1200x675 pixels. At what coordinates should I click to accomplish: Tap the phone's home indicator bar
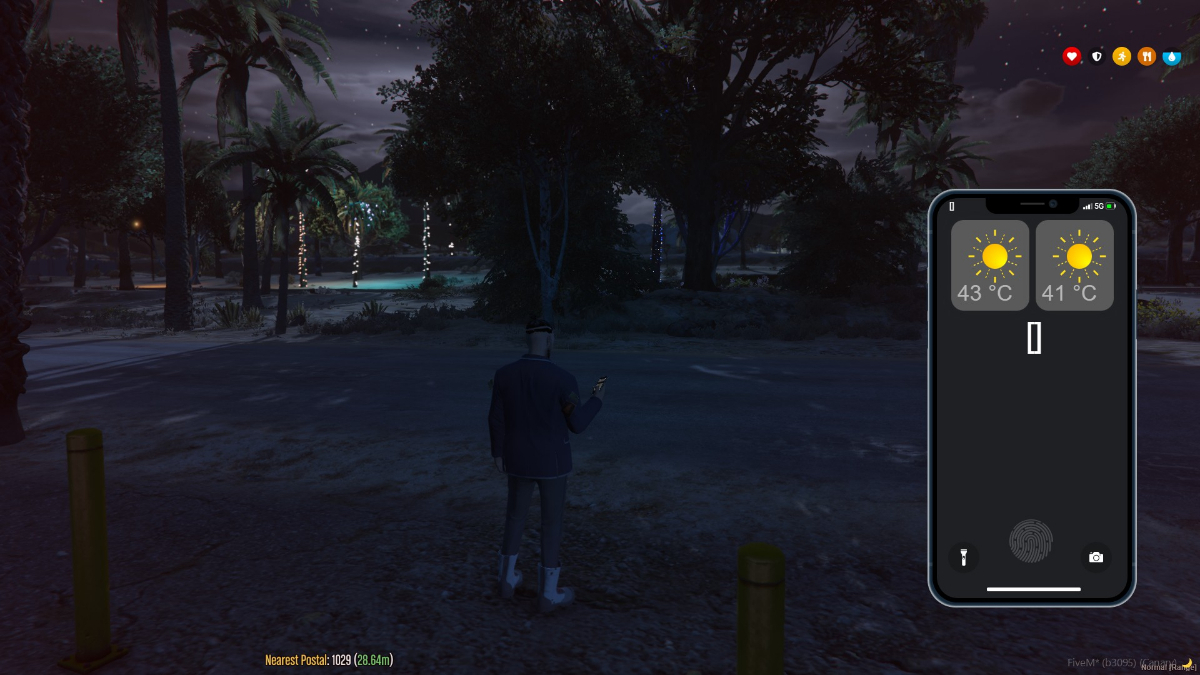(x=1033, y=589)
